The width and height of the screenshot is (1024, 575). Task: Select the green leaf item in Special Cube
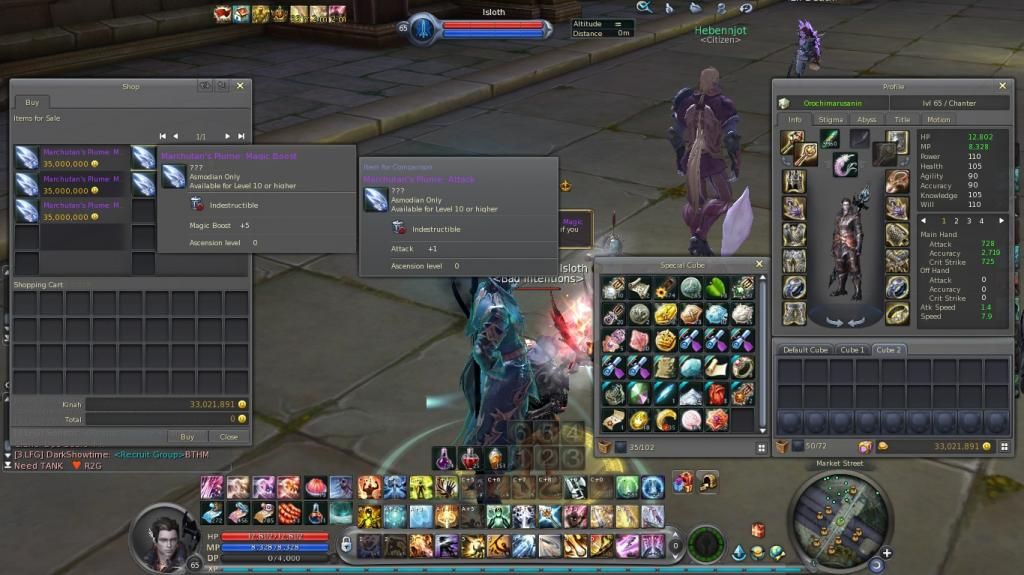pos(715,288)
